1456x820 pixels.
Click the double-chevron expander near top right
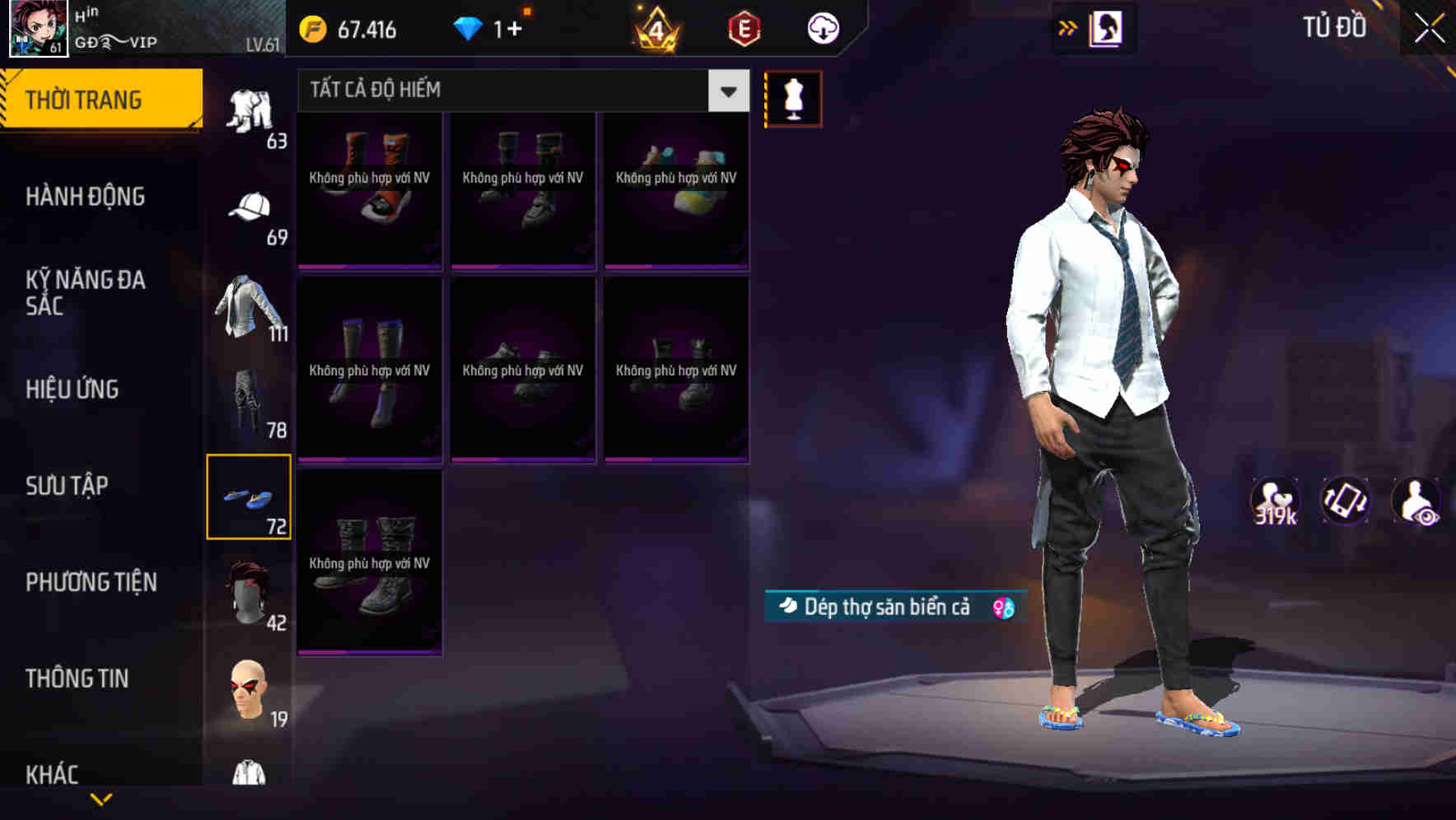[1068, 27]
